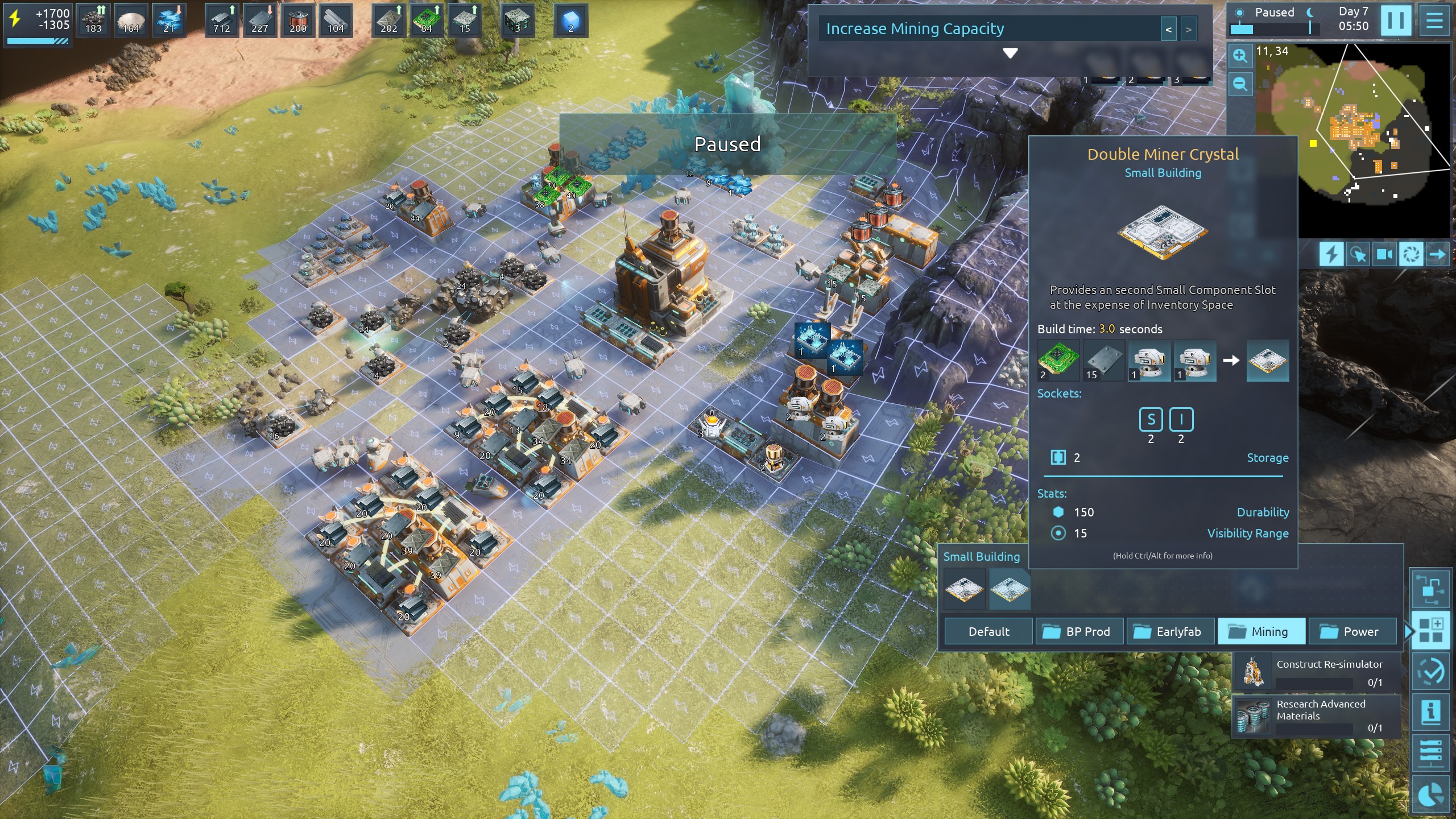
Task: Open the hamburger main menu
Action: pos(1434,20)
